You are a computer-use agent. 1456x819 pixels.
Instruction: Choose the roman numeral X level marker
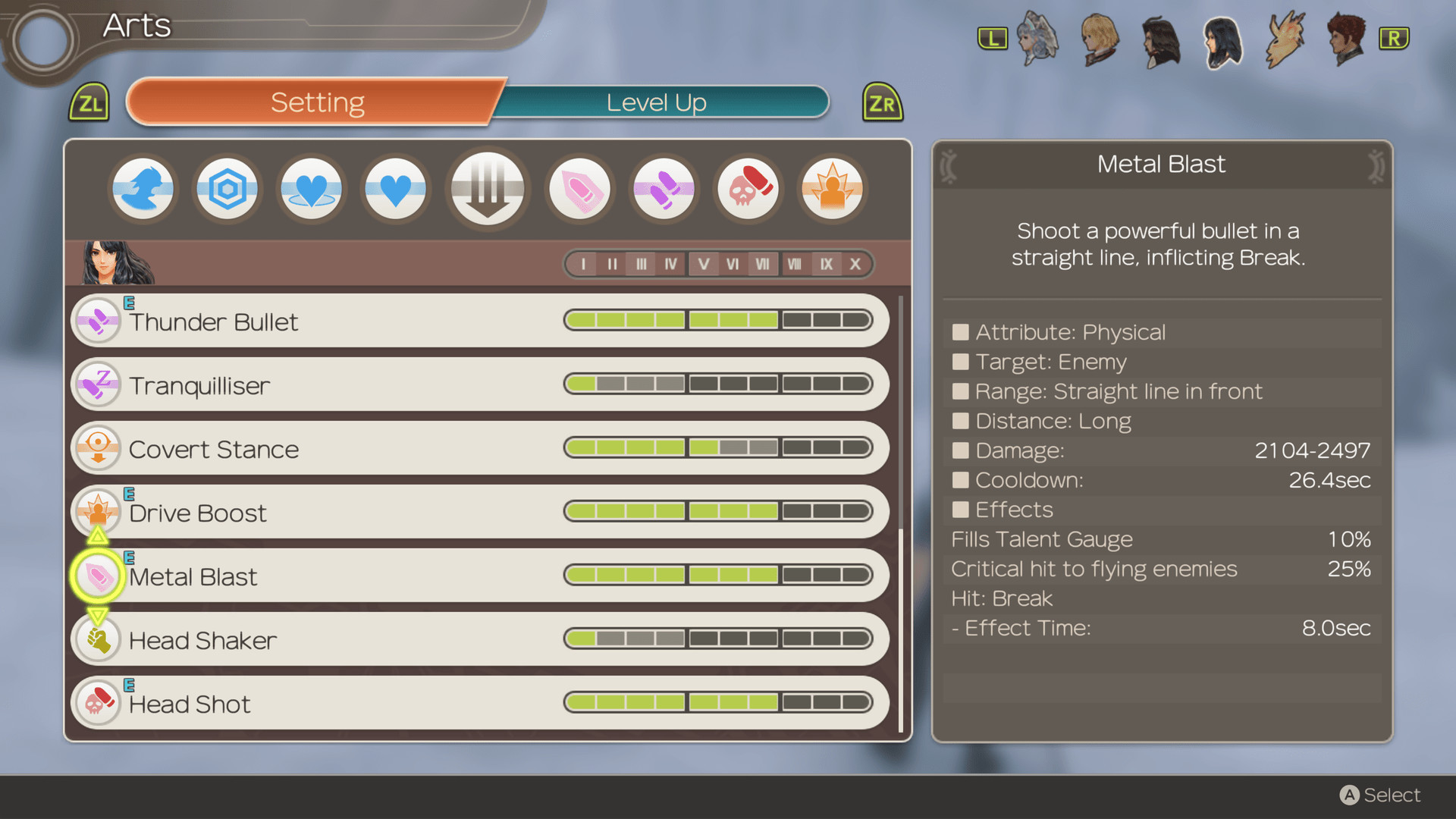(855, 264)
